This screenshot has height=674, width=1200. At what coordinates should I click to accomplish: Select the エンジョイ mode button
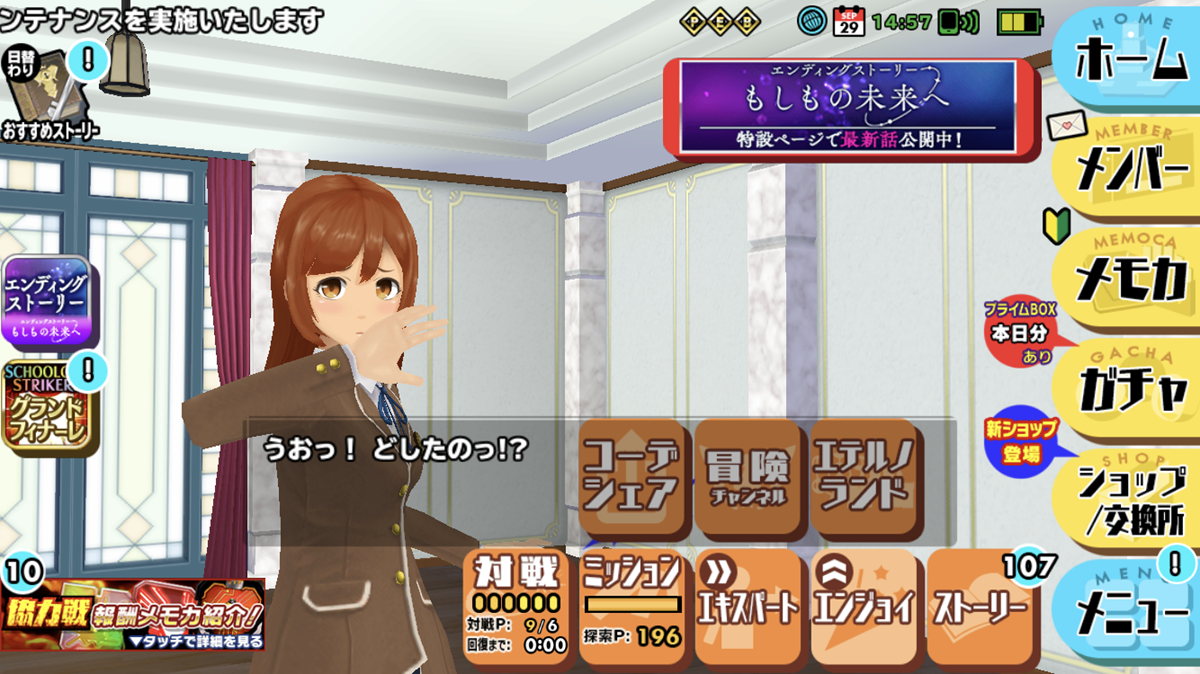[x=864, y=605]
